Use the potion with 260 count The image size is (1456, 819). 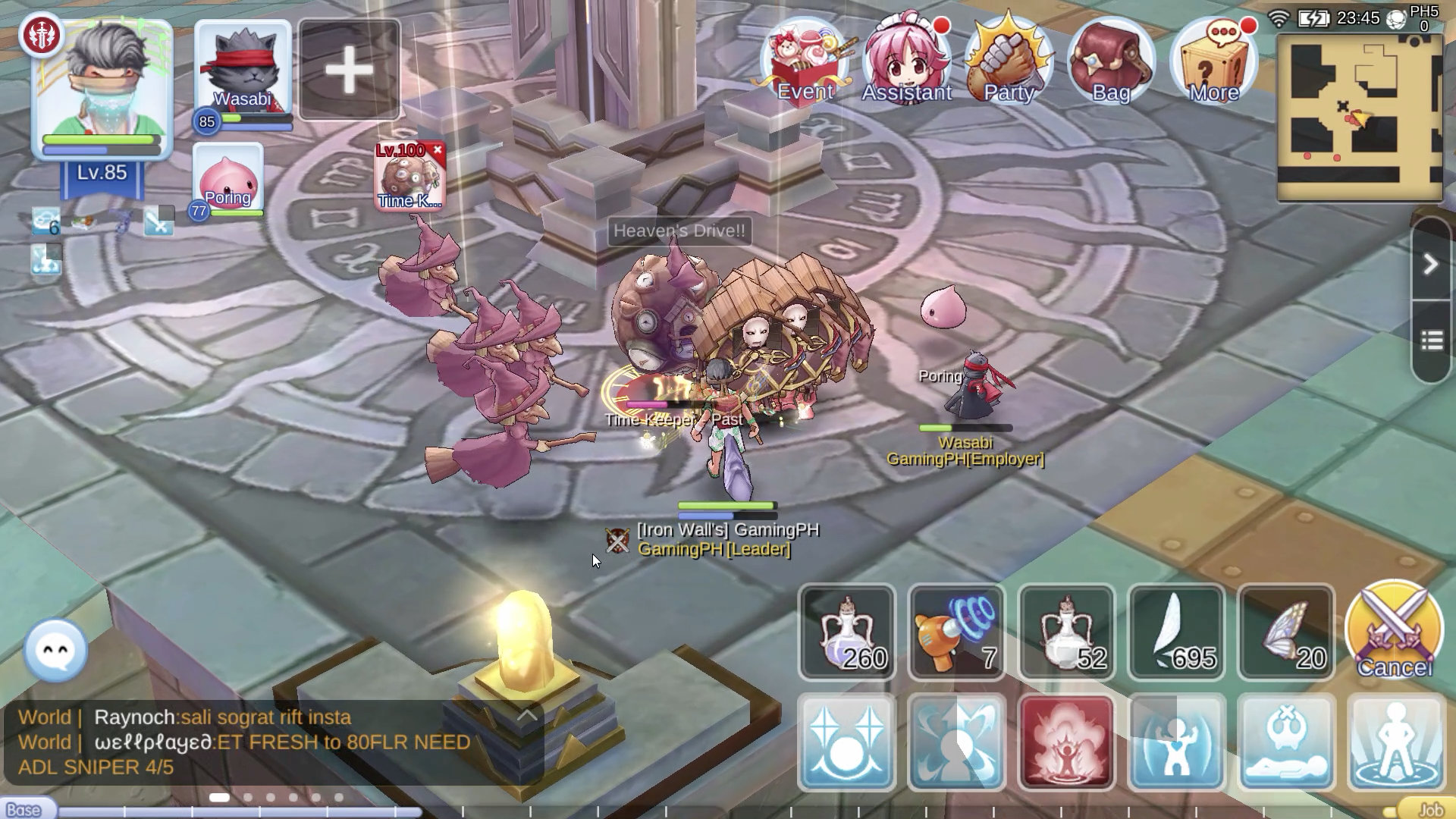[x=847, y=632]
